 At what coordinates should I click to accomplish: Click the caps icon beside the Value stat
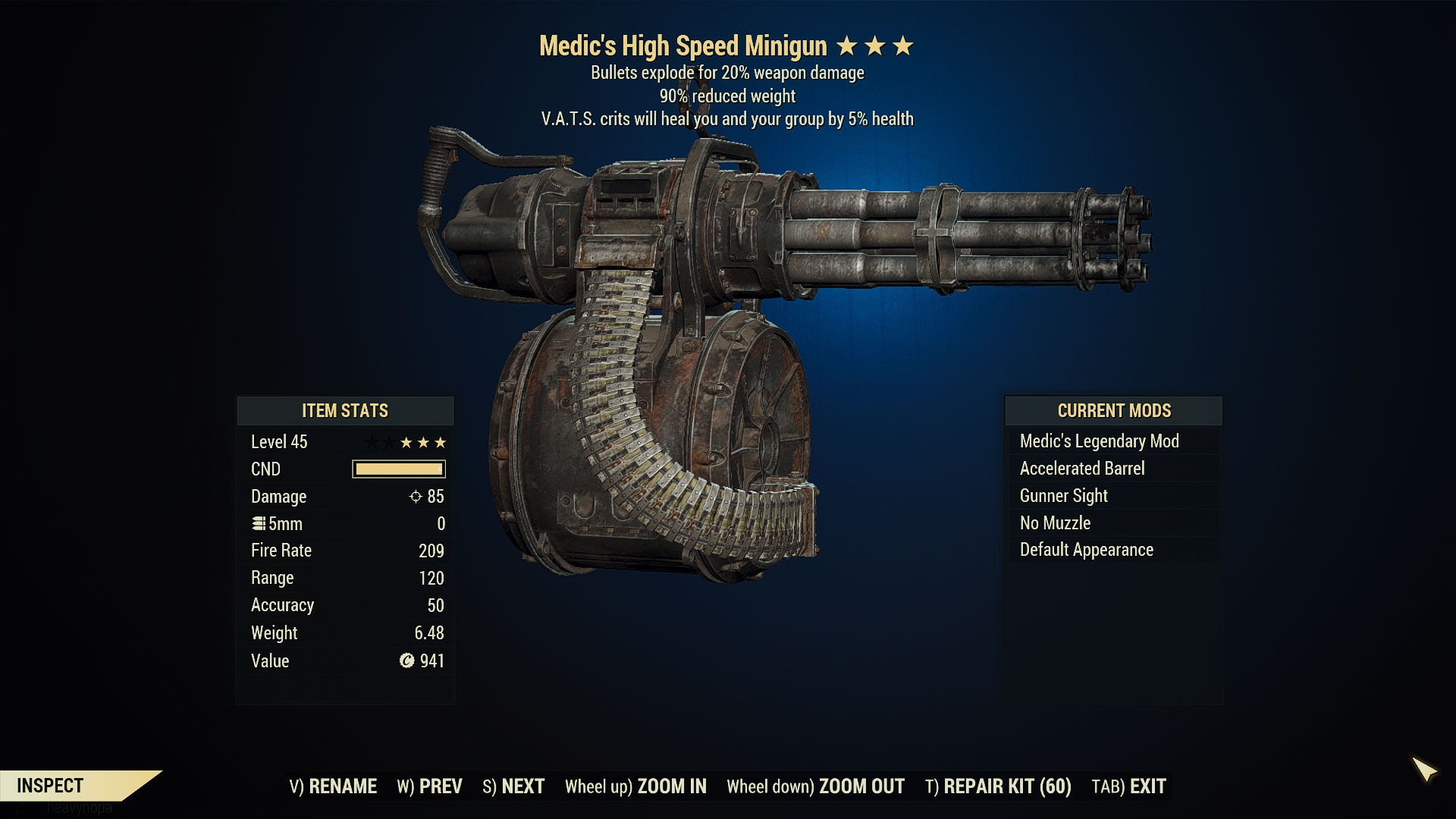[407, 661]
